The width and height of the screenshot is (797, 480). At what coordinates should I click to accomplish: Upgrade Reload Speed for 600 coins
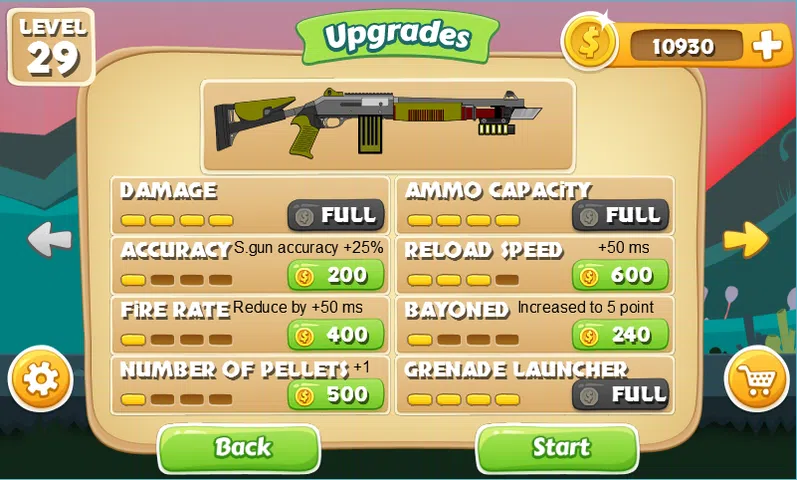point(619,275)
